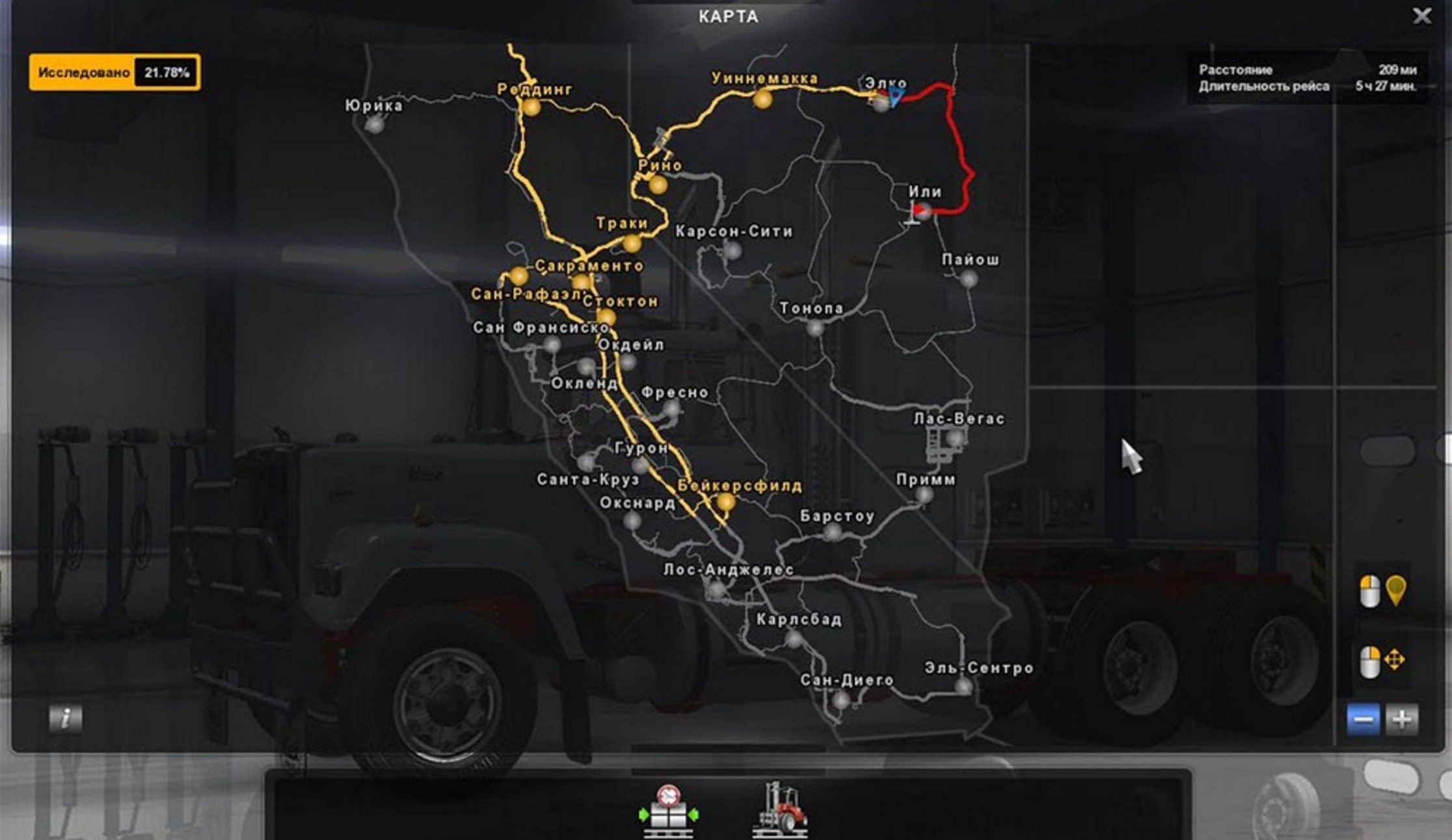This screenshot has height=840, width=1452.
Task: Click the Тонопа city marker
Action: 814,328
